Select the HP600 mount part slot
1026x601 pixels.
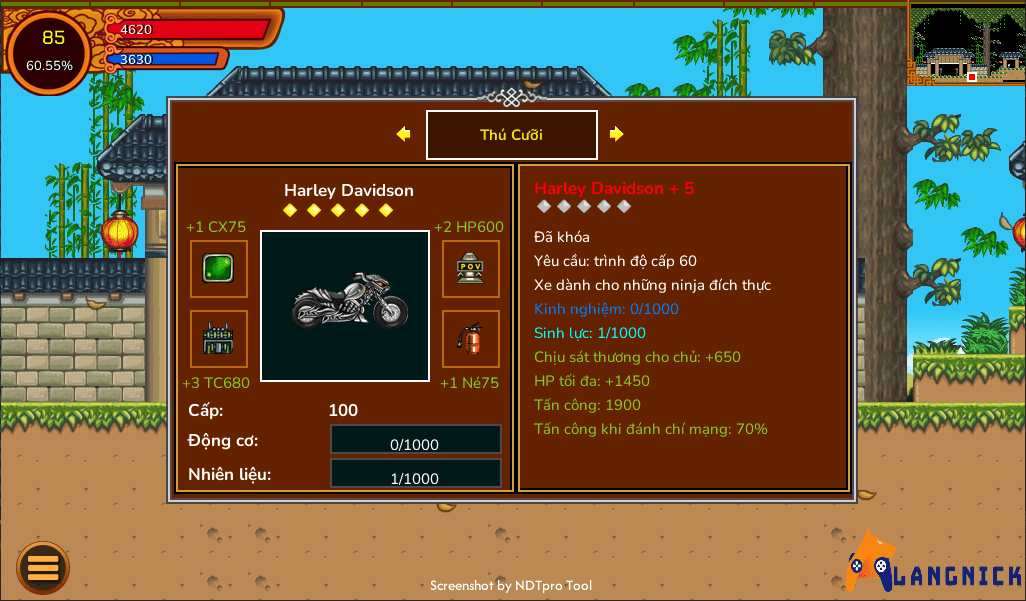[x=471, y=269]
